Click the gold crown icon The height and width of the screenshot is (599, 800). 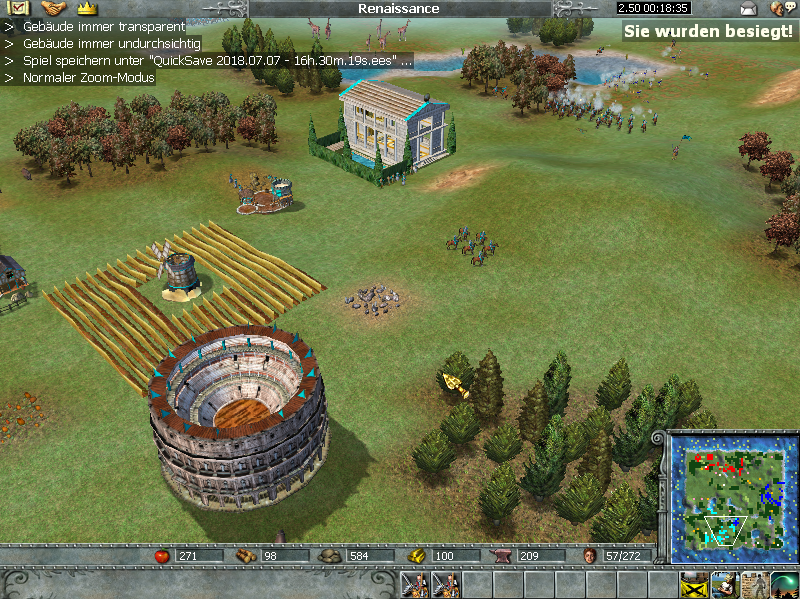87,8
